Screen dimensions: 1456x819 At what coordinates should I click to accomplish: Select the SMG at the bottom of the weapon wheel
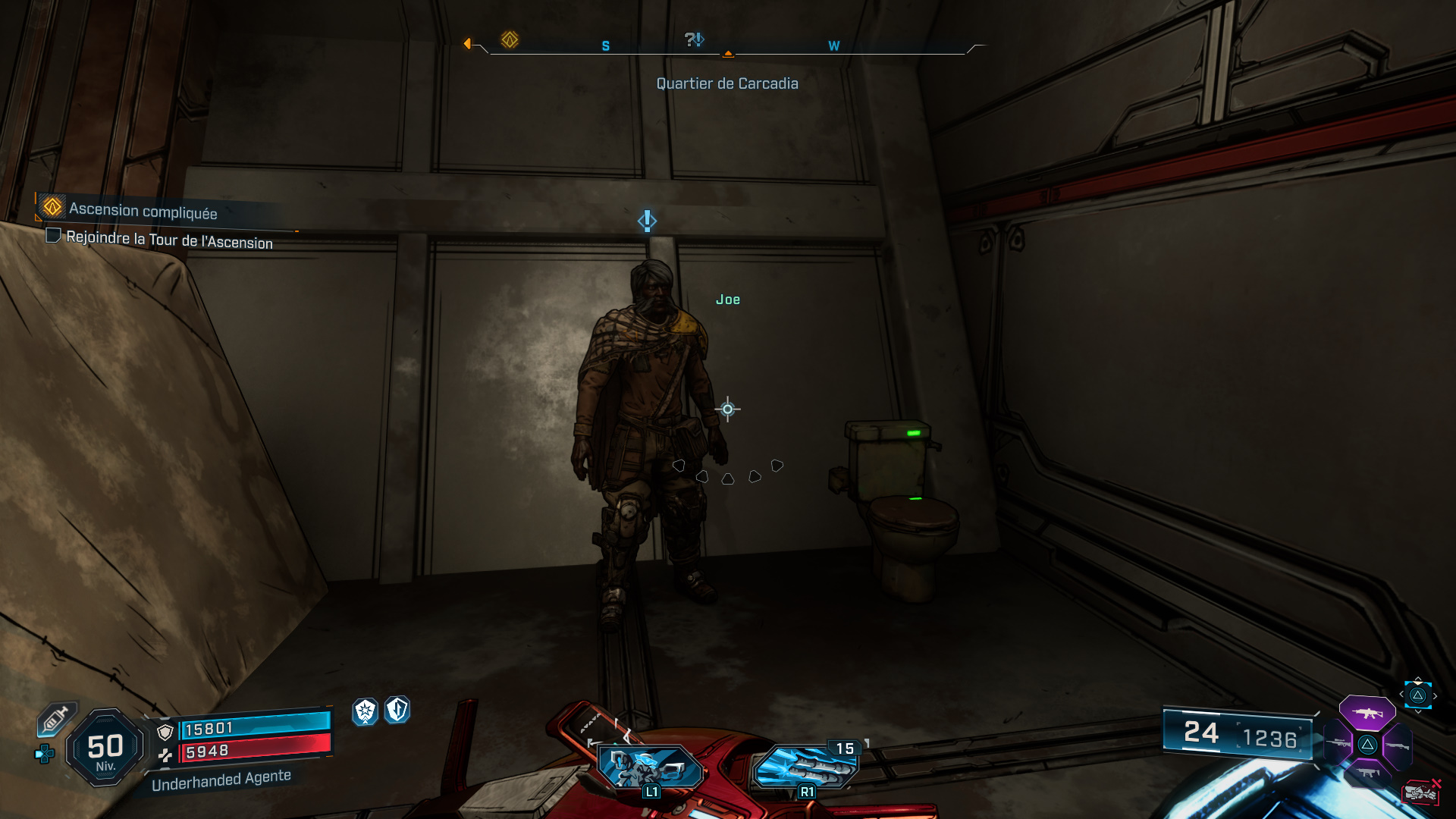(x=1368, y=772)
